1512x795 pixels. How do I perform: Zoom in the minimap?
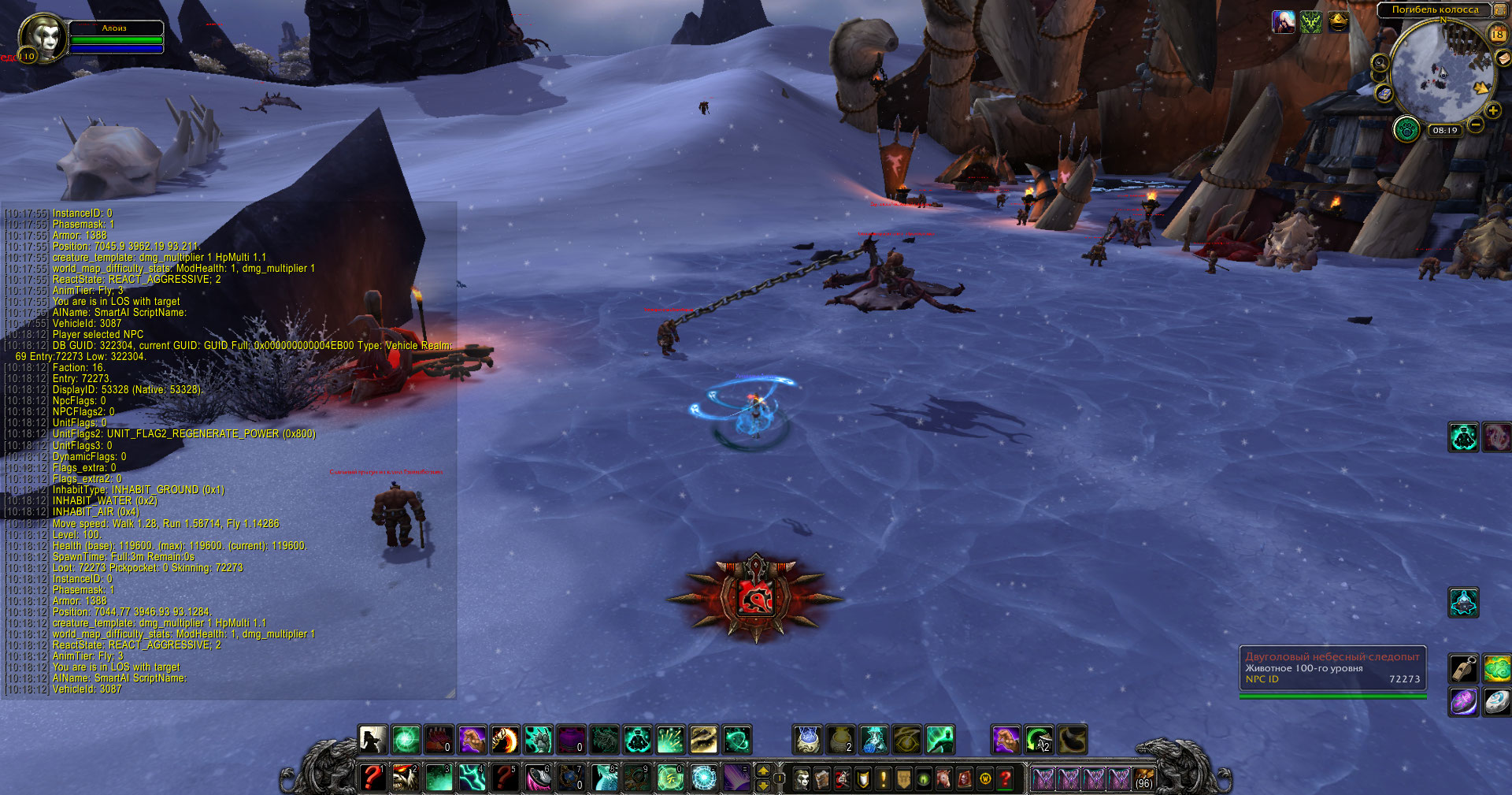(x=1492, y=111)
